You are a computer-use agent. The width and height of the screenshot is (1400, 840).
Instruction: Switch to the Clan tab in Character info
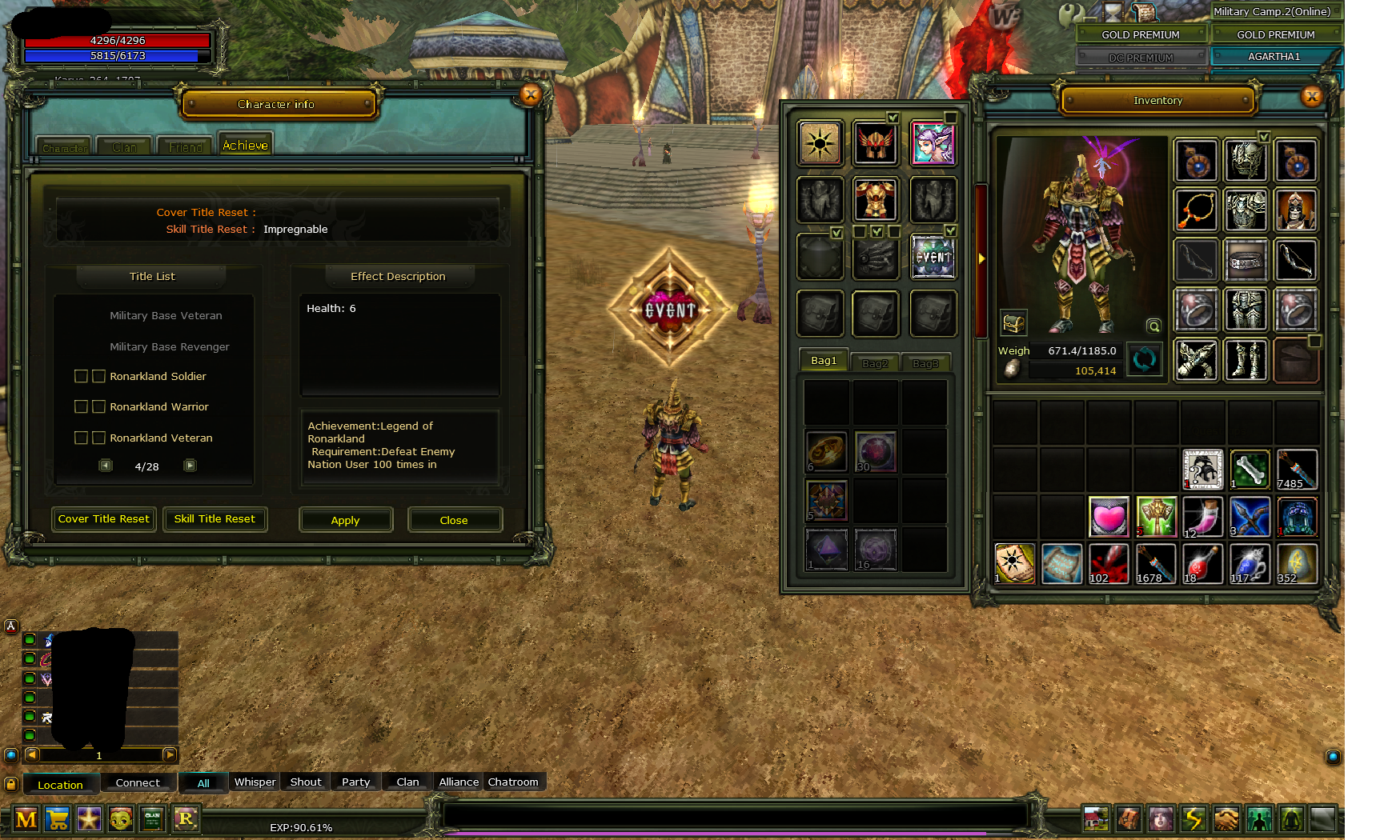124,146
